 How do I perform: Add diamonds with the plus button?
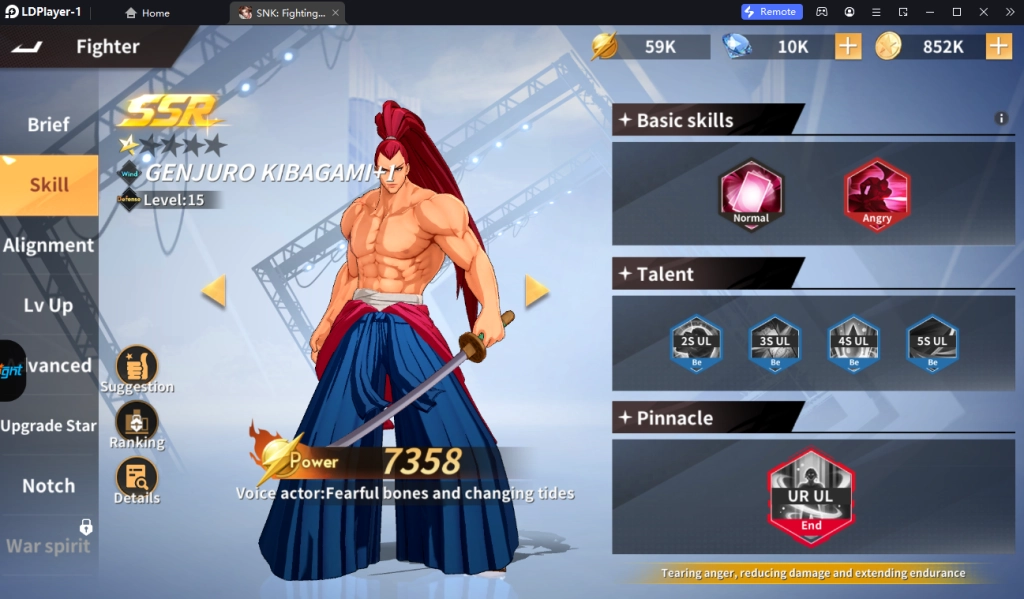click(847, 46)
